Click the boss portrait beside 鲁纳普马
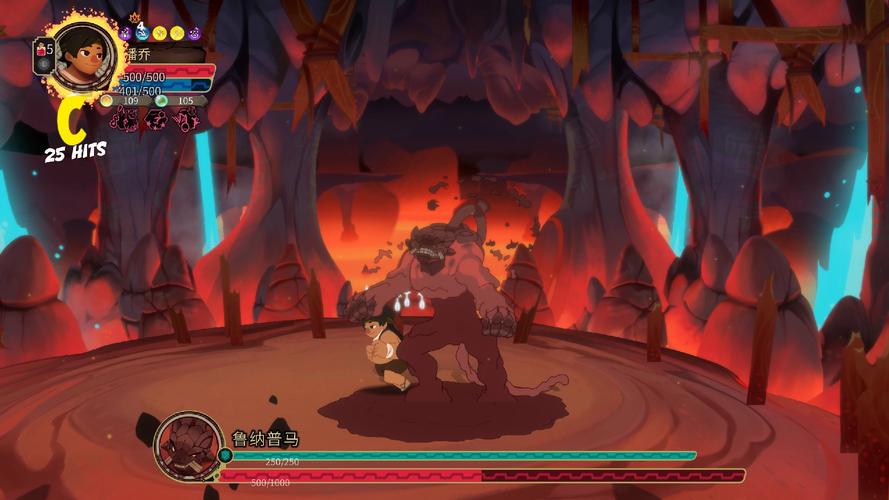This screenshot has height=500, width=889. (x=189, y=446)
